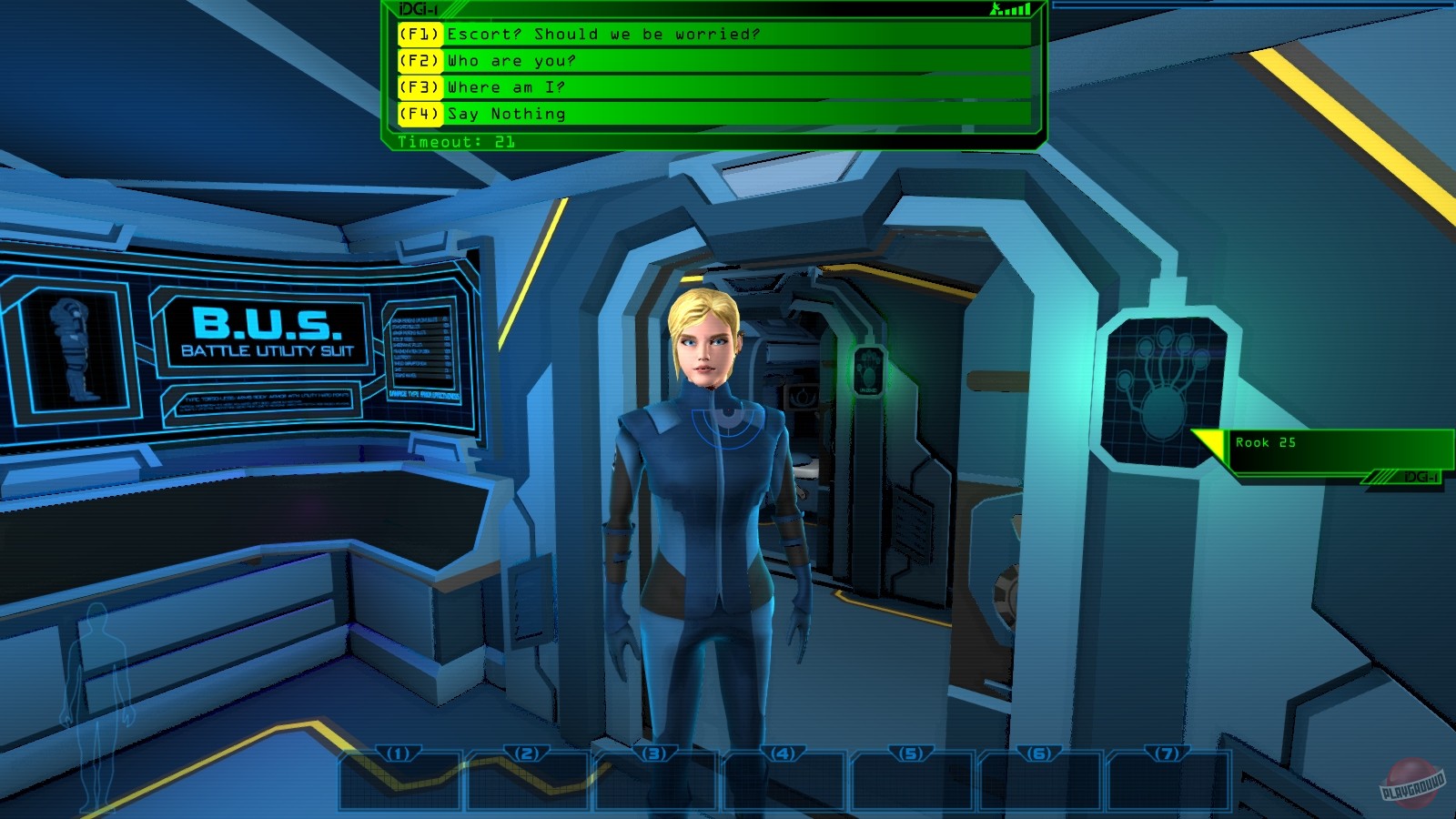
Task: Click the signal strength indicator on the dialogue box
Action: [x=1010, y=7]
